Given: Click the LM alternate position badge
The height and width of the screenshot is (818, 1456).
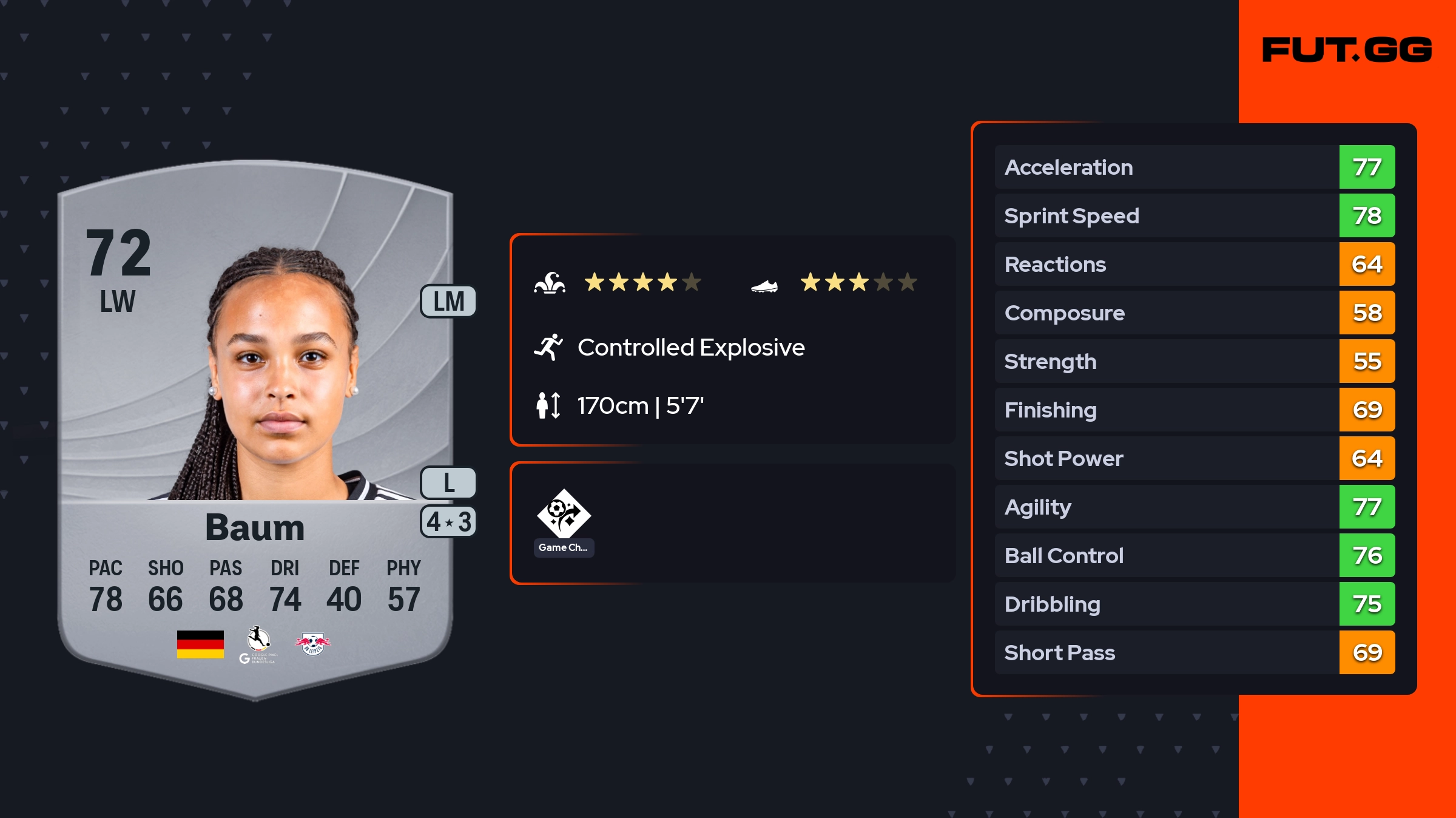Looking at the screenshot, I should [x=448, y=302].
